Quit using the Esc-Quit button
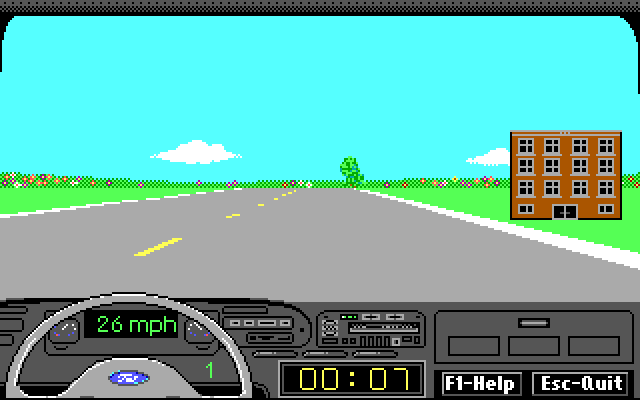Viewport: 640px width, 400px height. pyautogui.click(x=580, y=383)
